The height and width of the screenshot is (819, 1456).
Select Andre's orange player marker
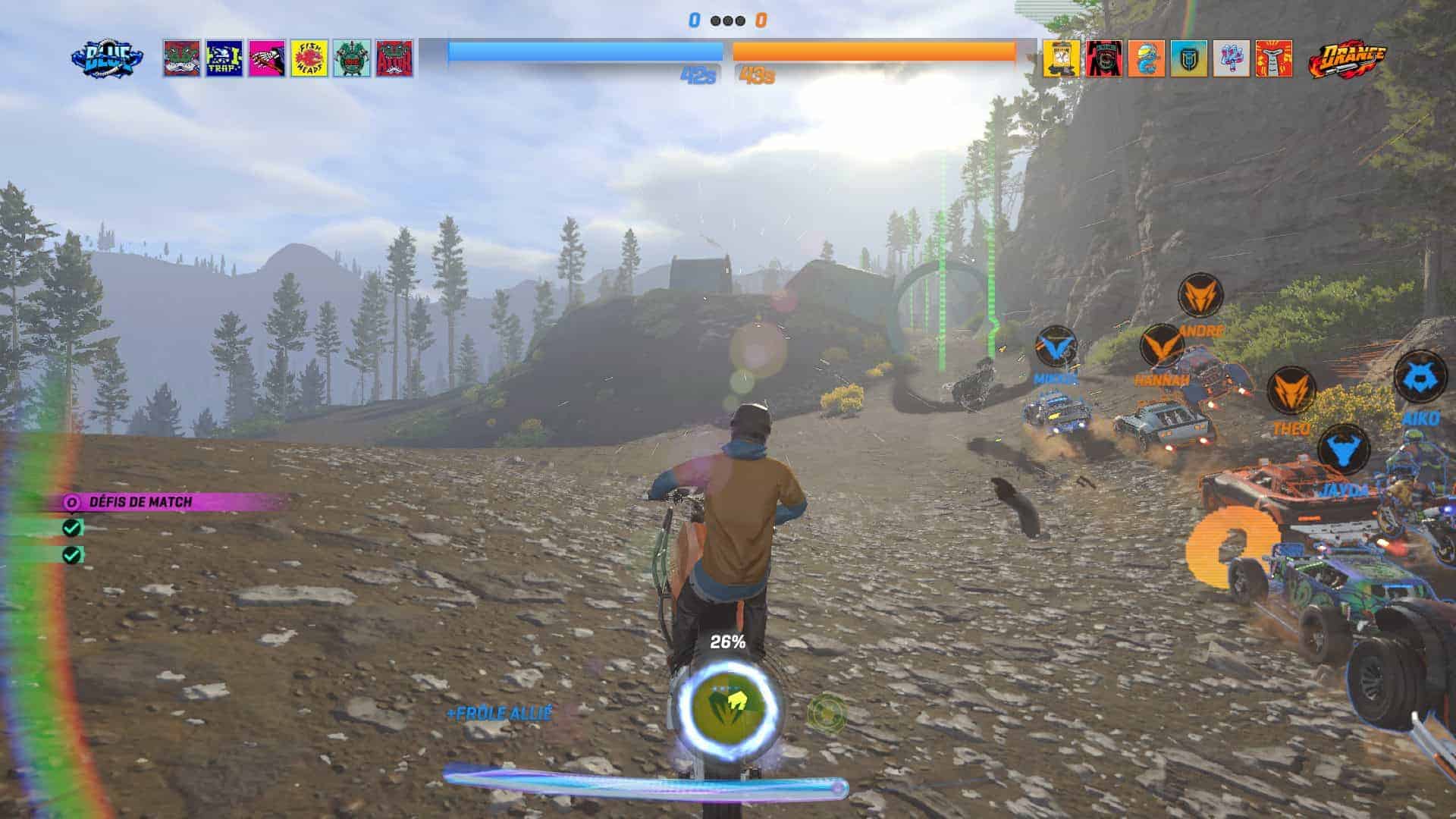tap(1200, 295)
